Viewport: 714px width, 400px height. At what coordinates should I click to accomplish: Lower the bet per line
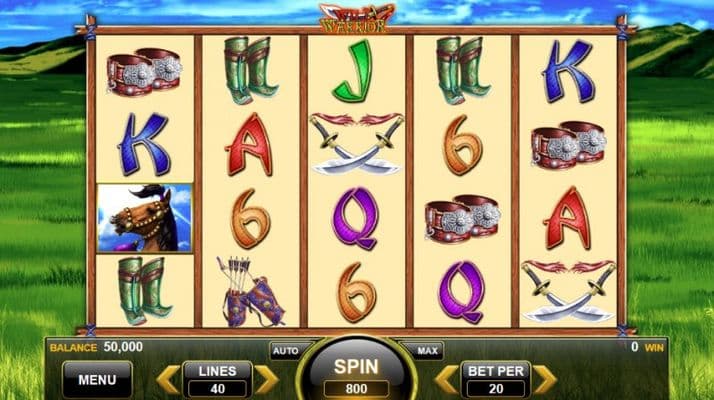click(x=446, y=379)
